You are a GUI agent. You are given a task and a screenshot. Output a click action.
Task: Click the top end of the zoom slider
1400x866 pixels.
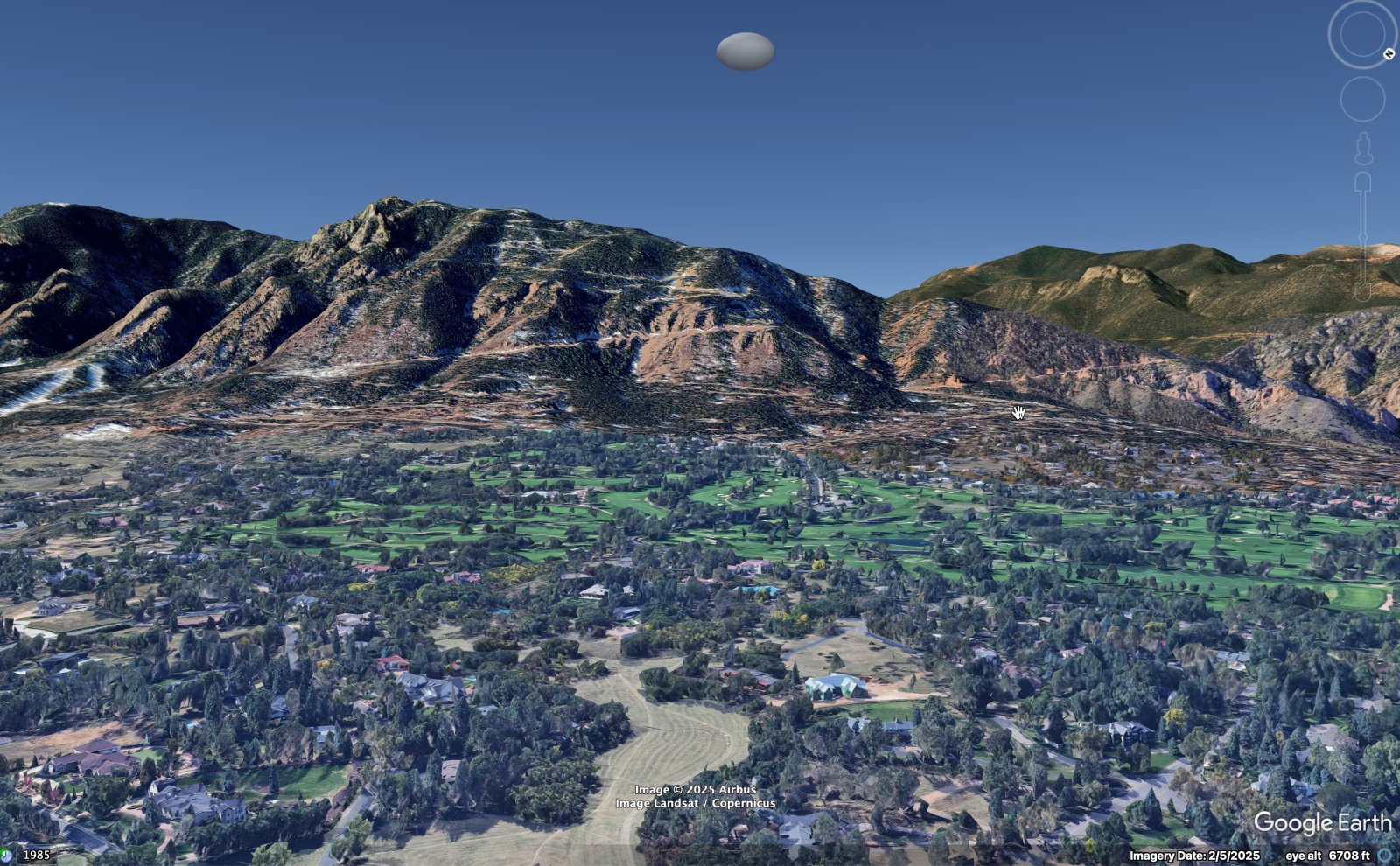tap(1362, 182)
